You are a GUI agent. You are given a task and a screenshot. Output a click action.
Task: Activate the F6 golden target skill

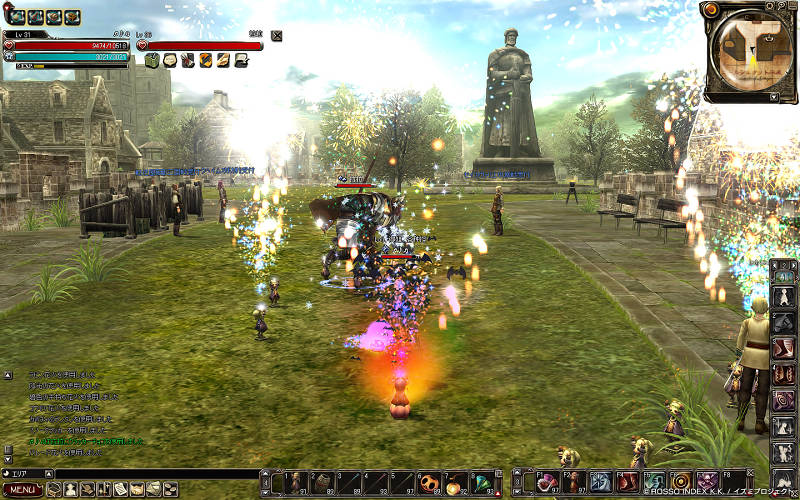pyautogui.click(x=681, y=482)
